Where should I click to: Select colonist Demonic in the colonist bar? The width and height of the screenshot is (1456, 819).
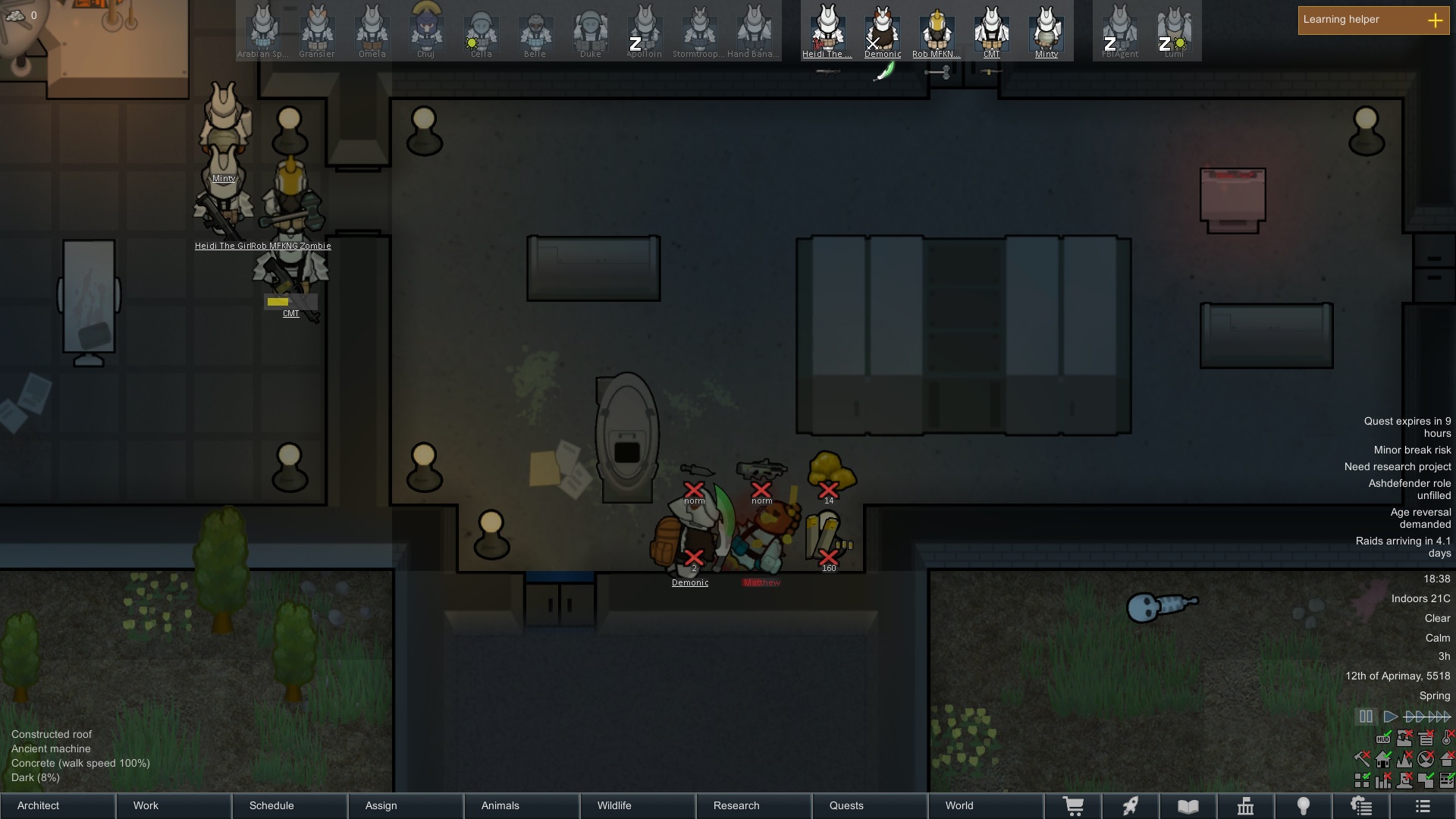click(x=882, y=32)
